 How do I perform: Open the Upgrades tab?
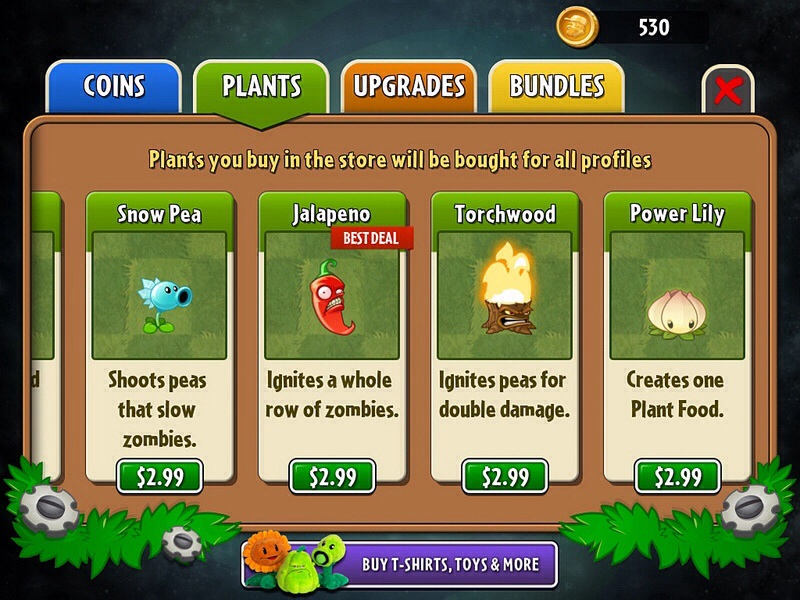point(409,87)
